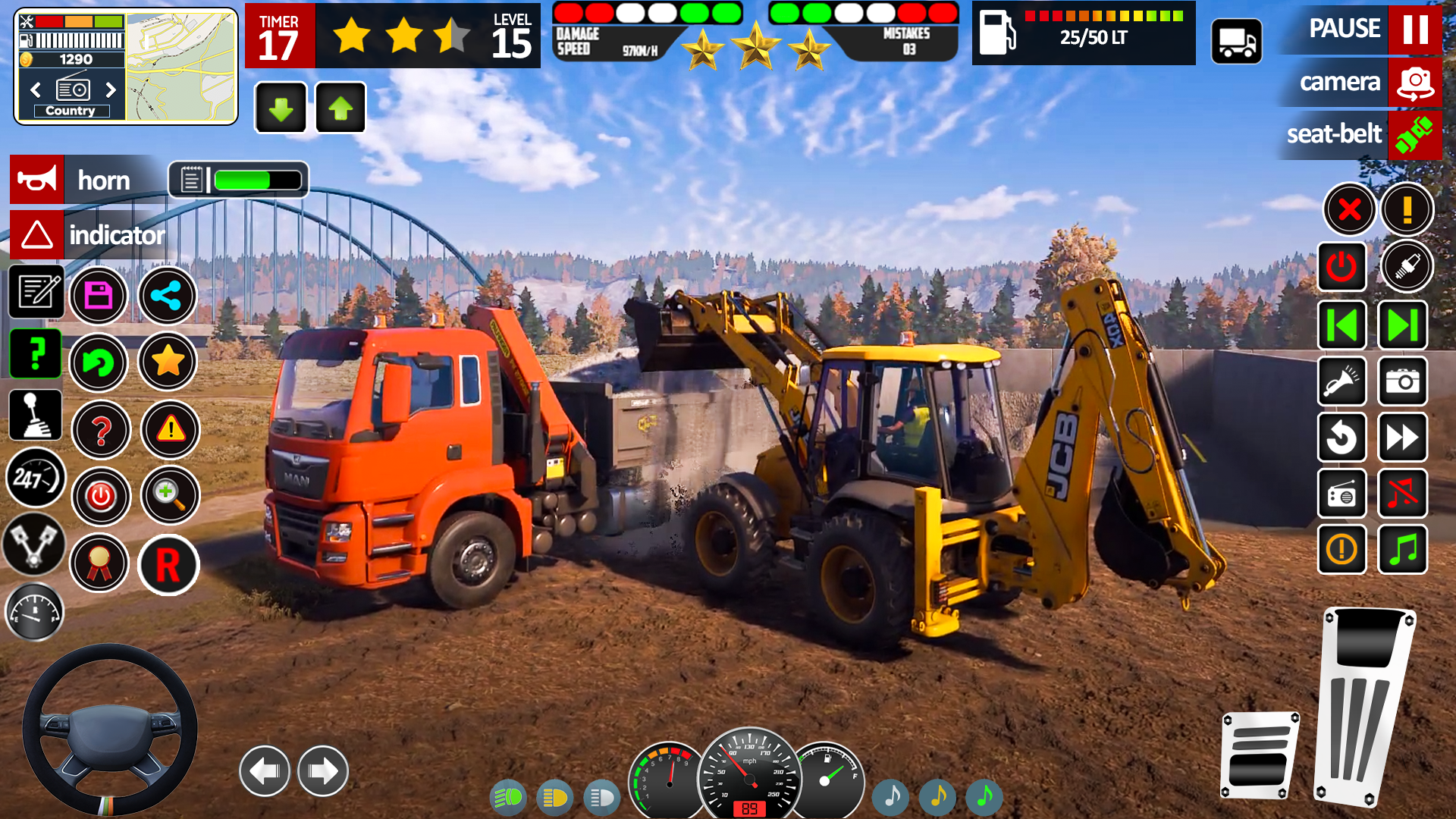1456x819 pixels.
Task: Expand the minimap with the right arrow
Action: click(112, 90)
